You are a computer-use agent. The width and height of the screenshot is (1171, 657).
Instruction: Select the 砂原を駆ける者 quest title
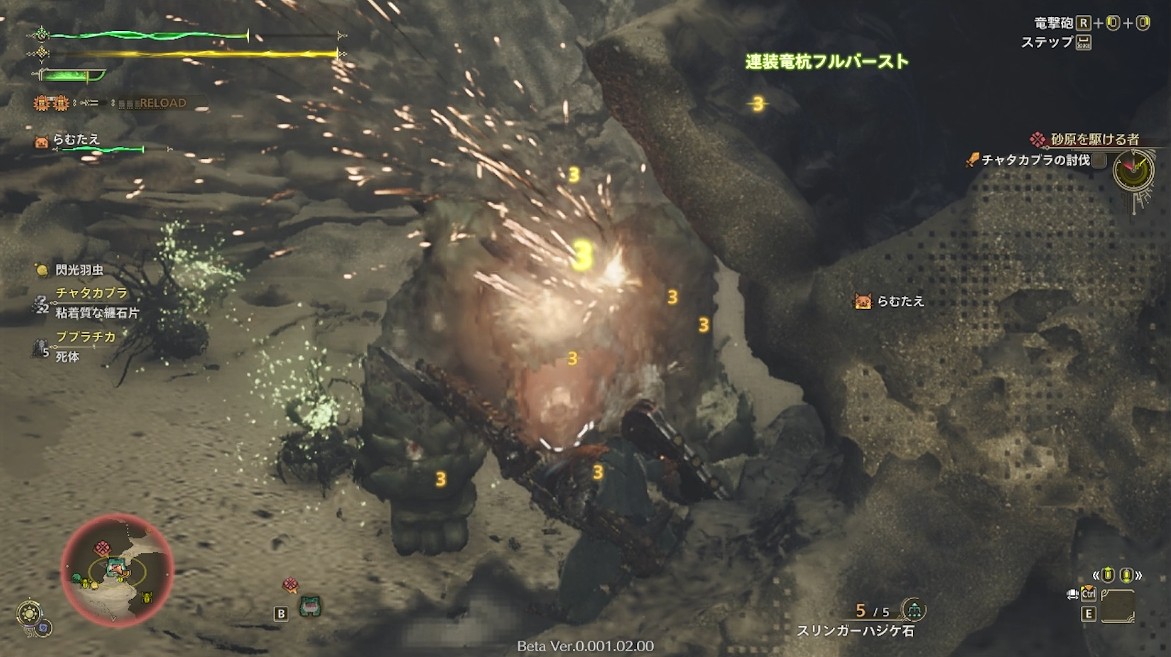coord(1092,140)
